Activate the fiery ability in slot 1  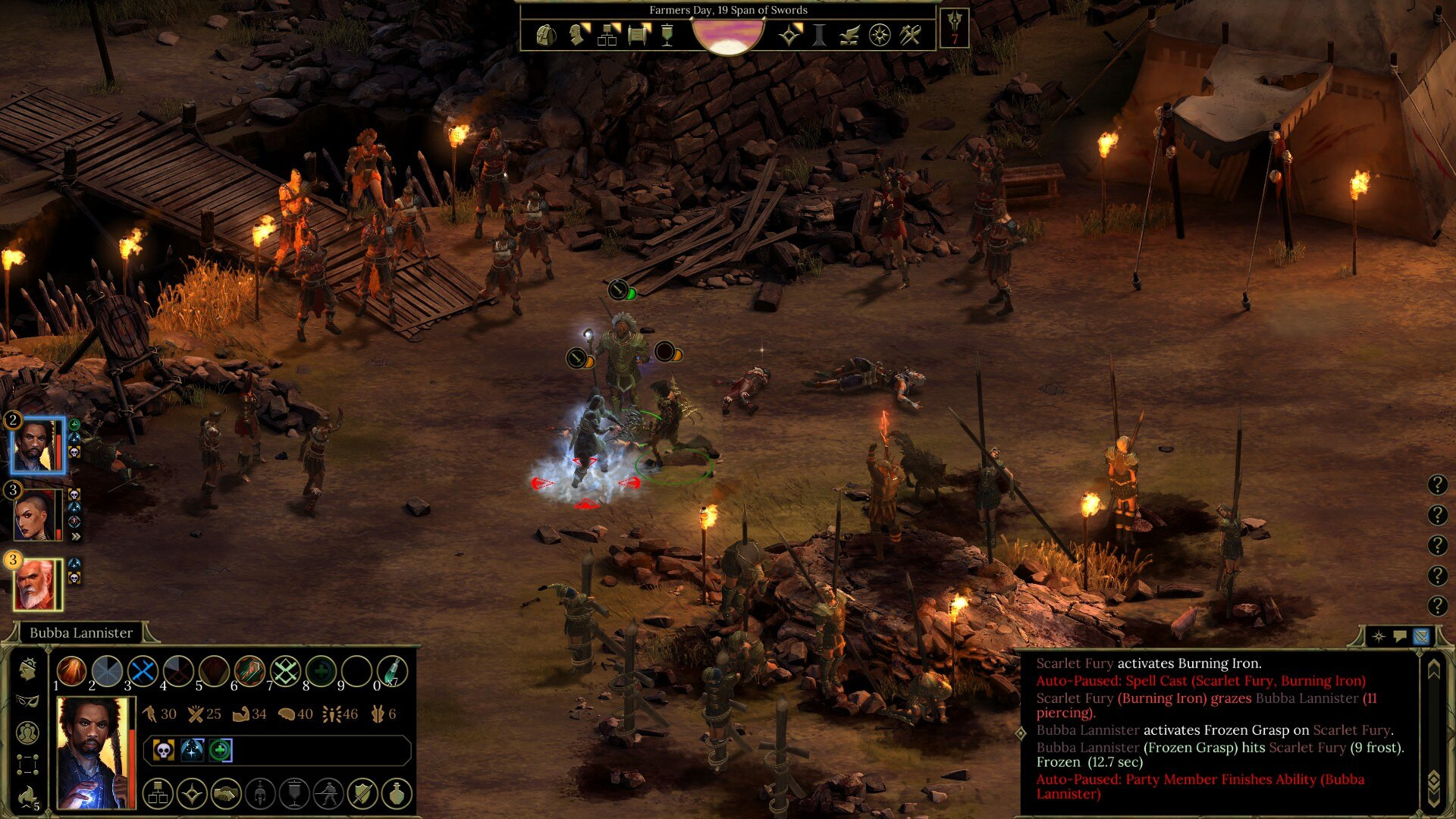(x=72, y=671)
